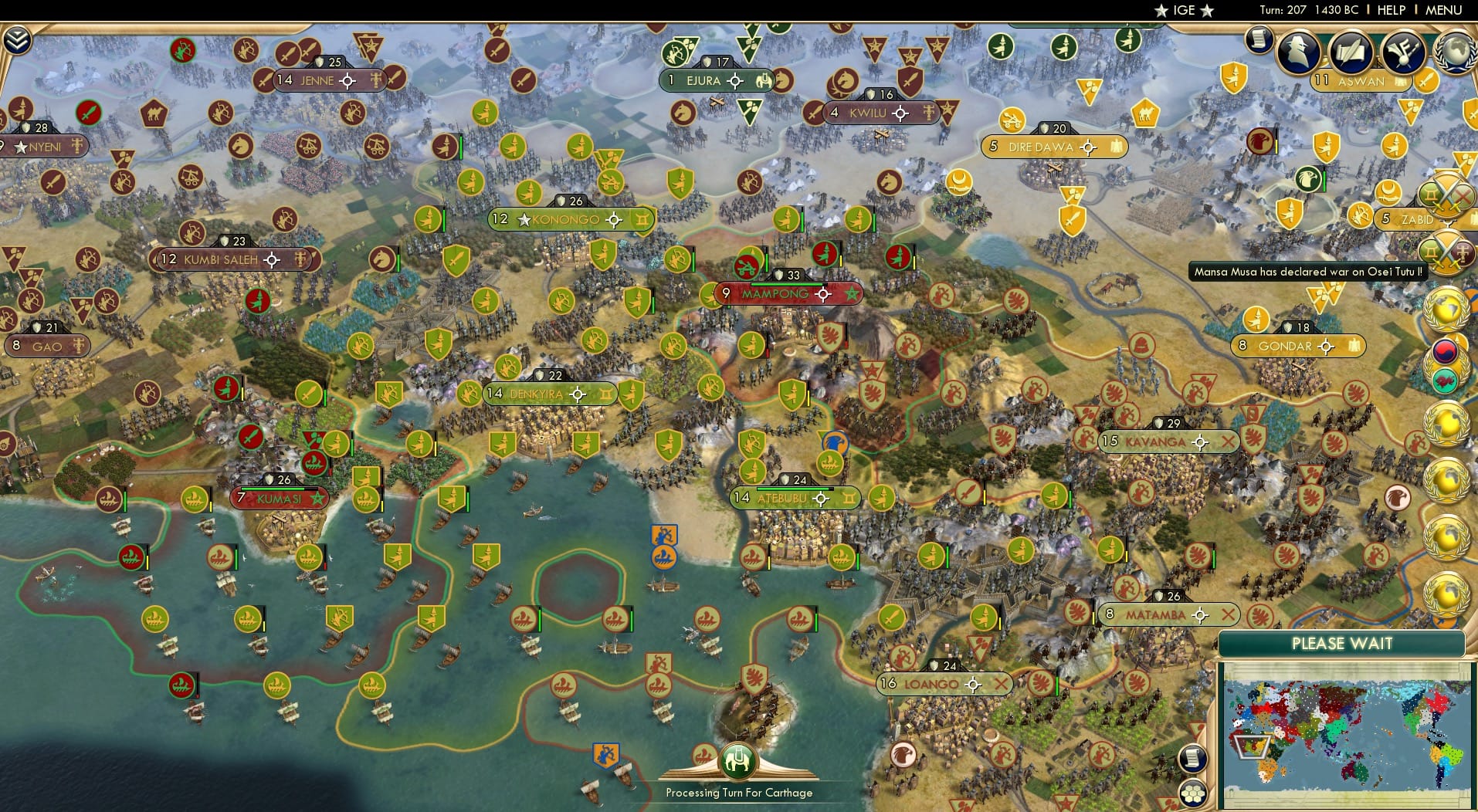
Task: Open the HELP screen
Action: (1390, 11)
